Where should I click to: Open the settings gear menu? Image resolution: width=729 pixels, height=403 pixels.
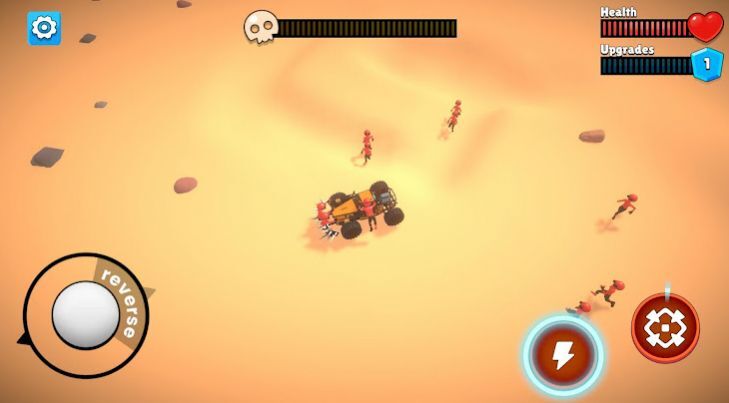coord(44,28)
